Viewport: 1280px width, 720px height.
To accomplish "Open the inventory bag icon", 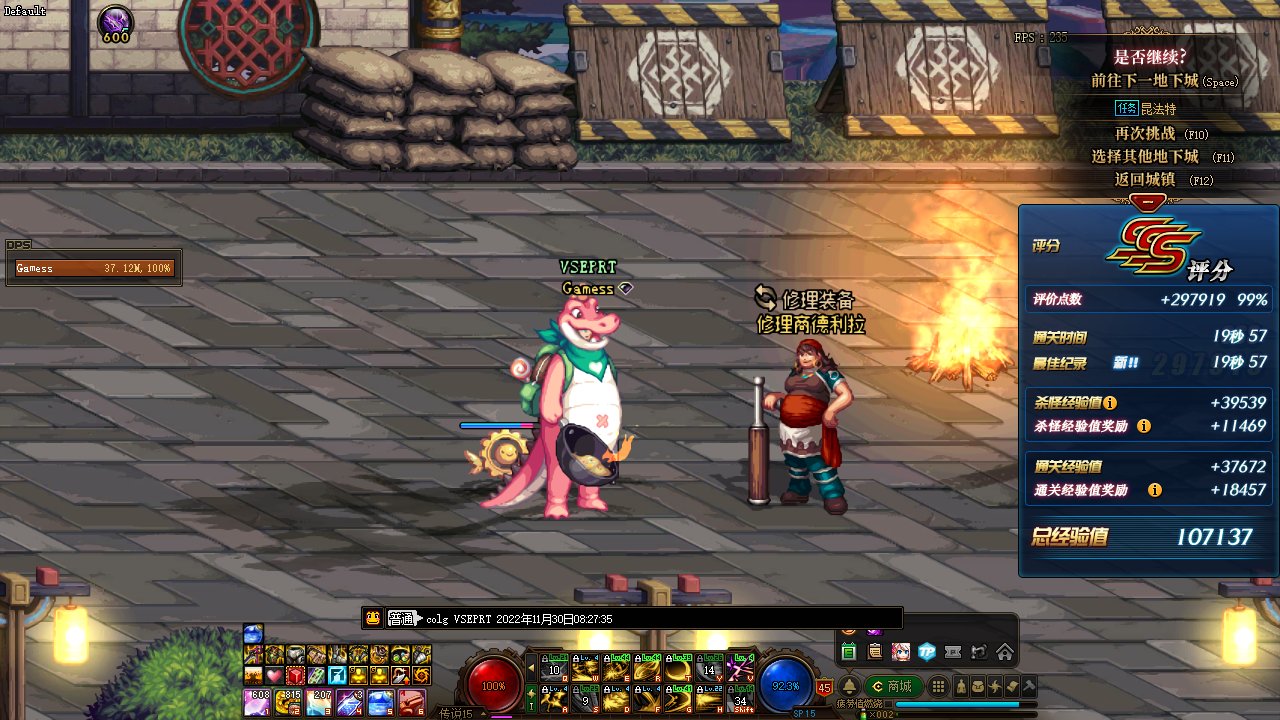I will click(978, 686).
